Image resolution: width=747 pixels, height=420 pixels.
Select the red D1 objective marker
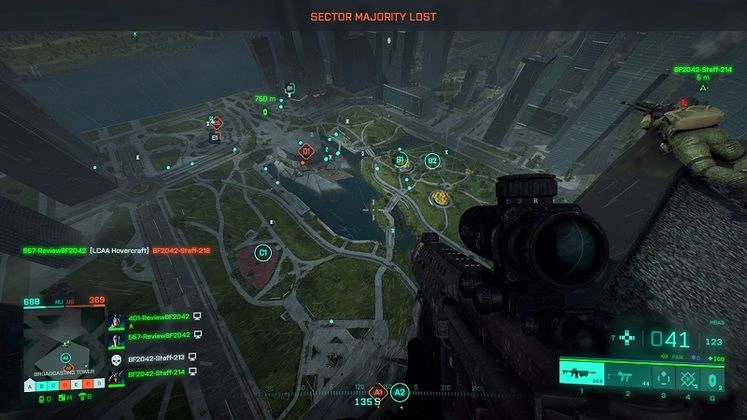tap(306, 151)
